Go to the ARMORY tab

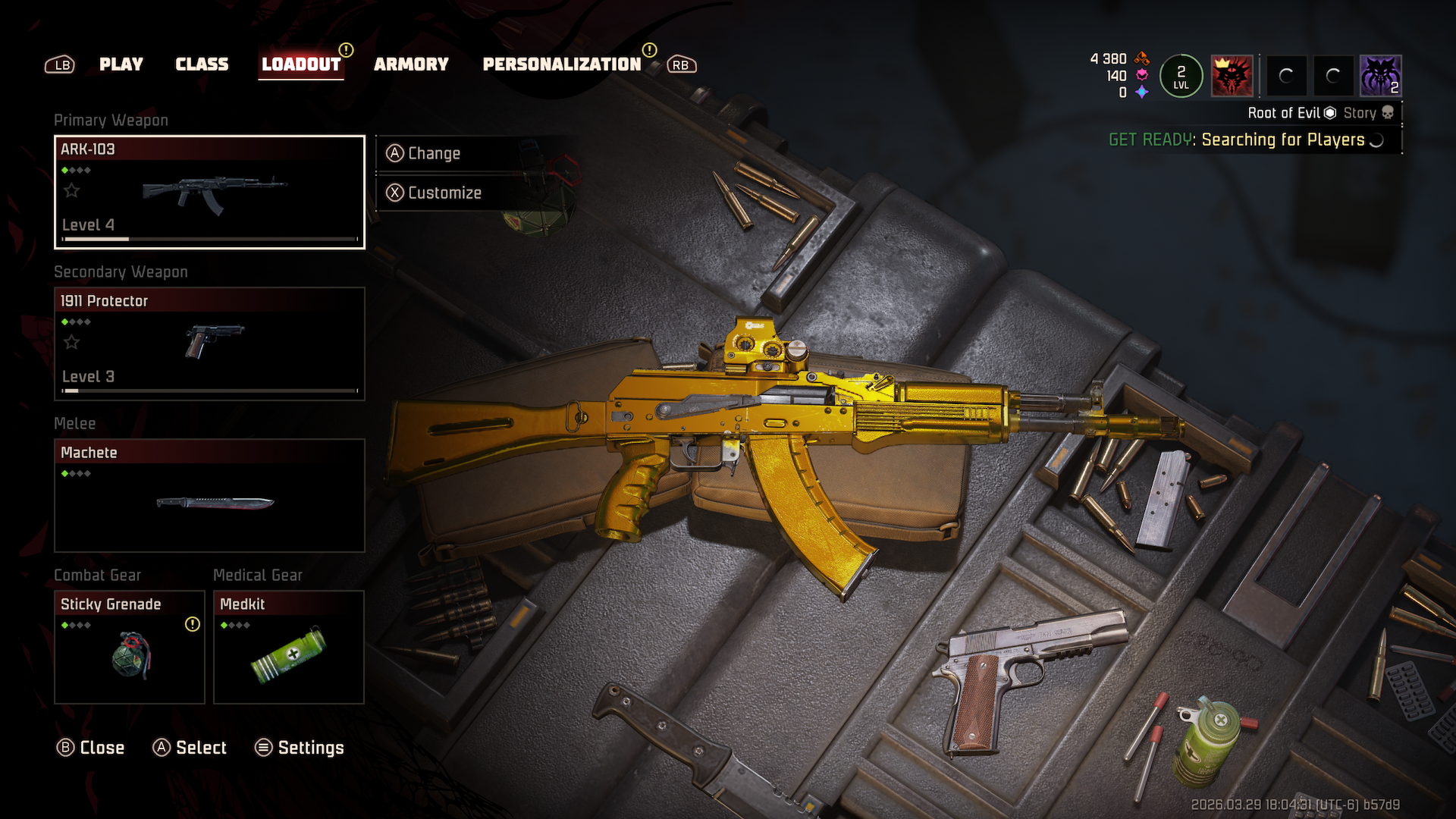(411, 64)
